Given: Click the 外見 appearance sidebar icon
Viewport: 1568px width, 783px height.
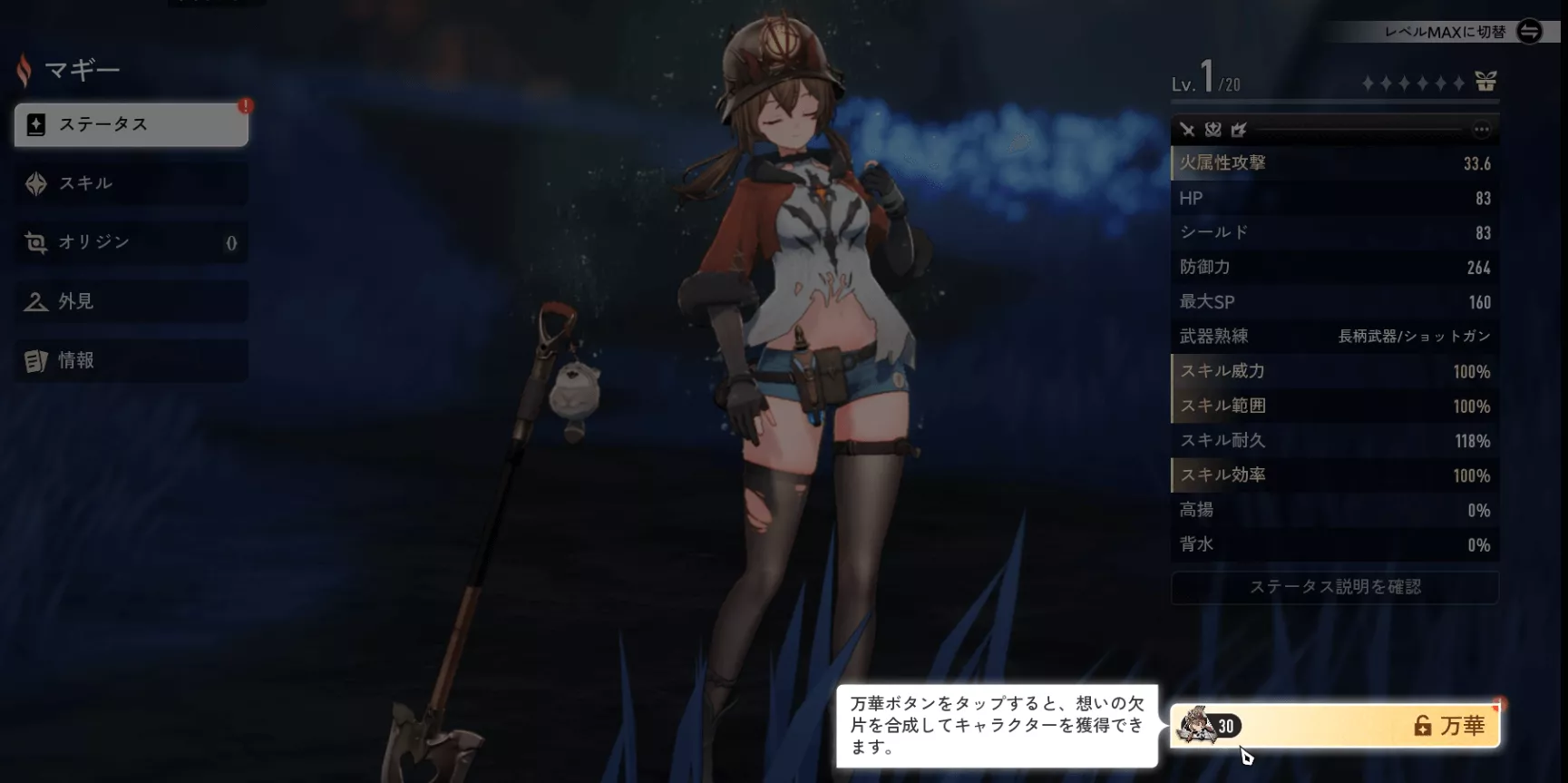Looking at the screenshot, I should (x=34, y=301).
